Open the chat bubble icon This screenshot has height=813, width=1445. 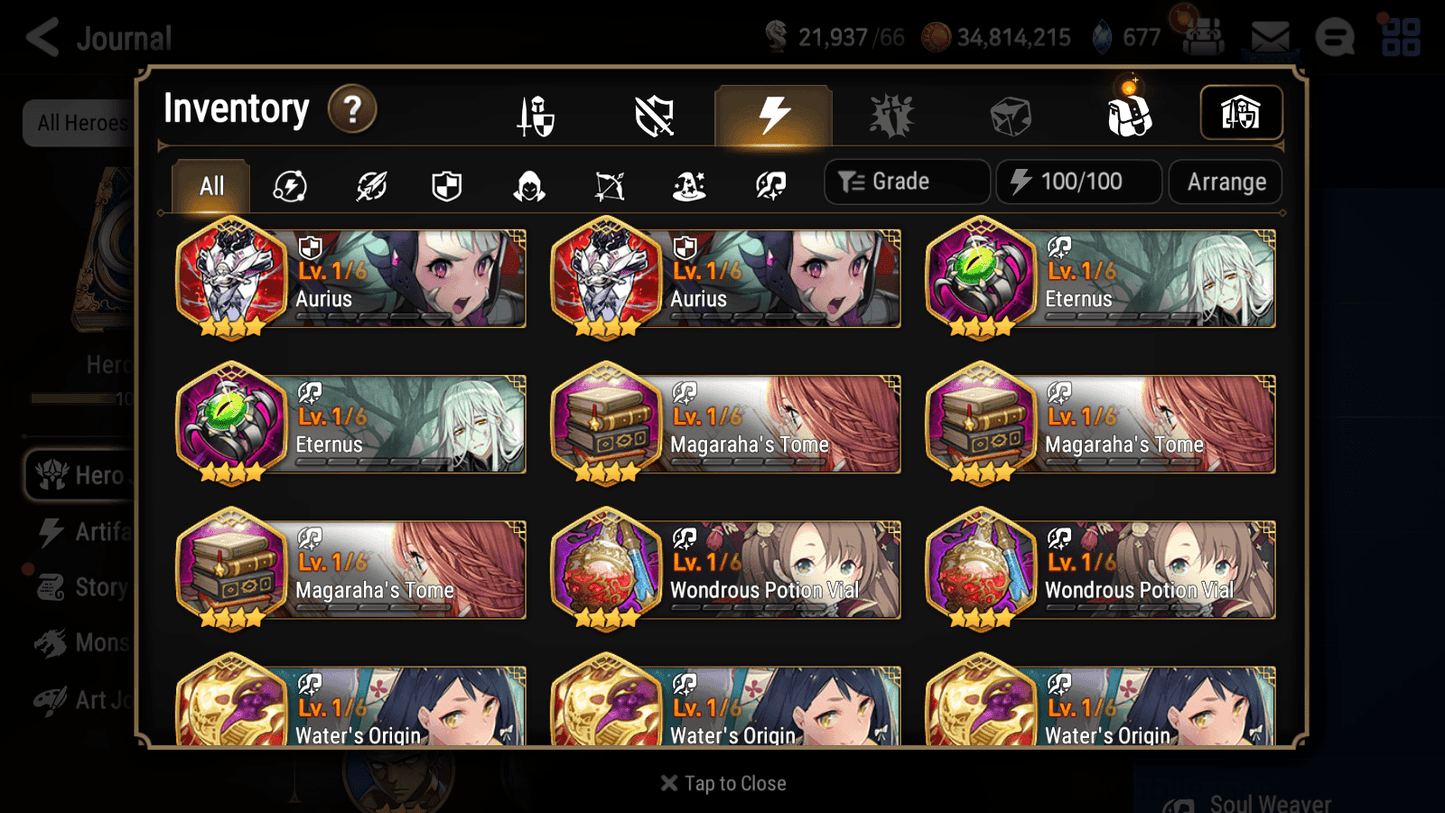coord(1334,38)
